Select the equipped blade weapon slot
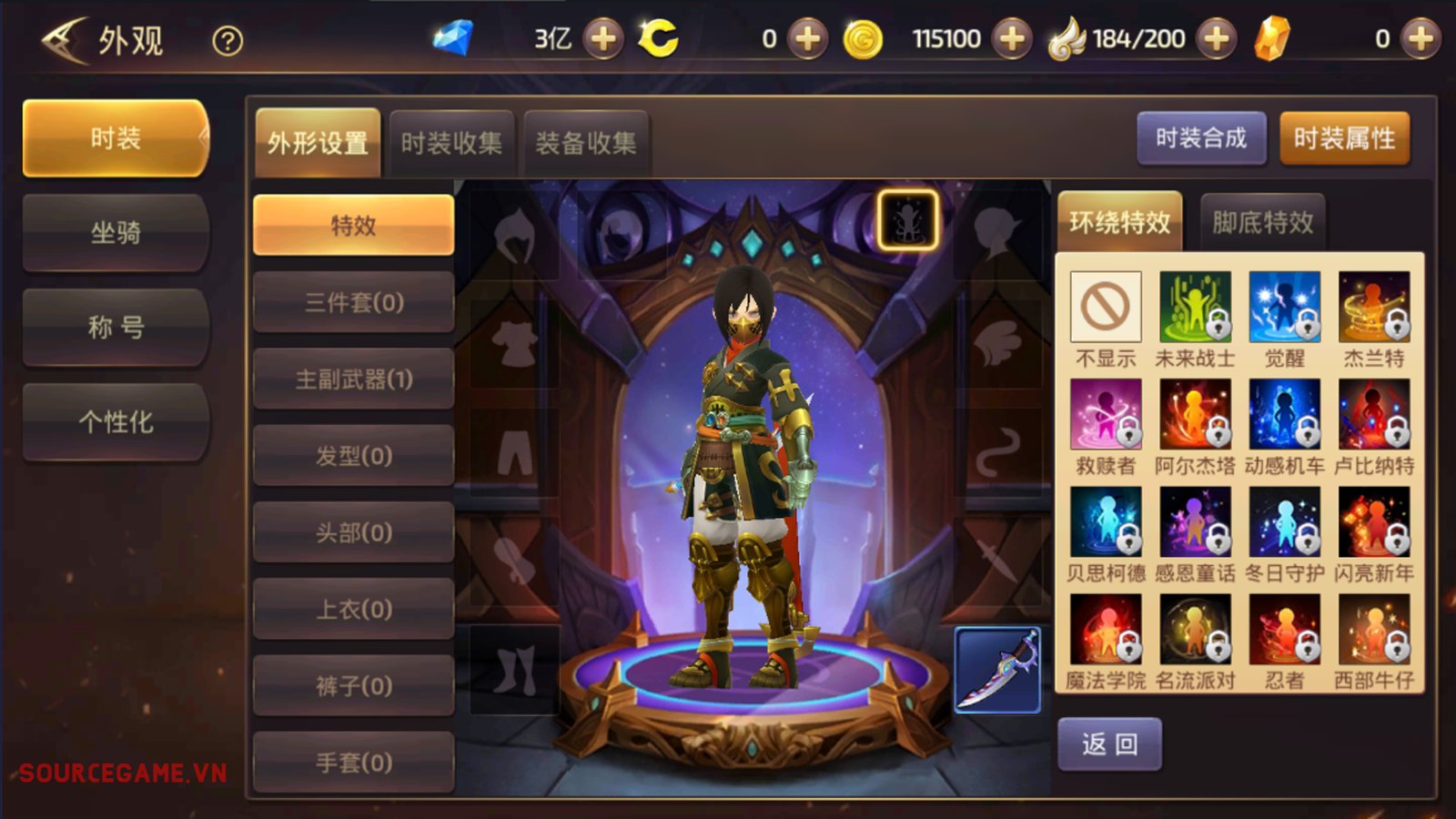The image size is (1456, 819). point(997,670)
